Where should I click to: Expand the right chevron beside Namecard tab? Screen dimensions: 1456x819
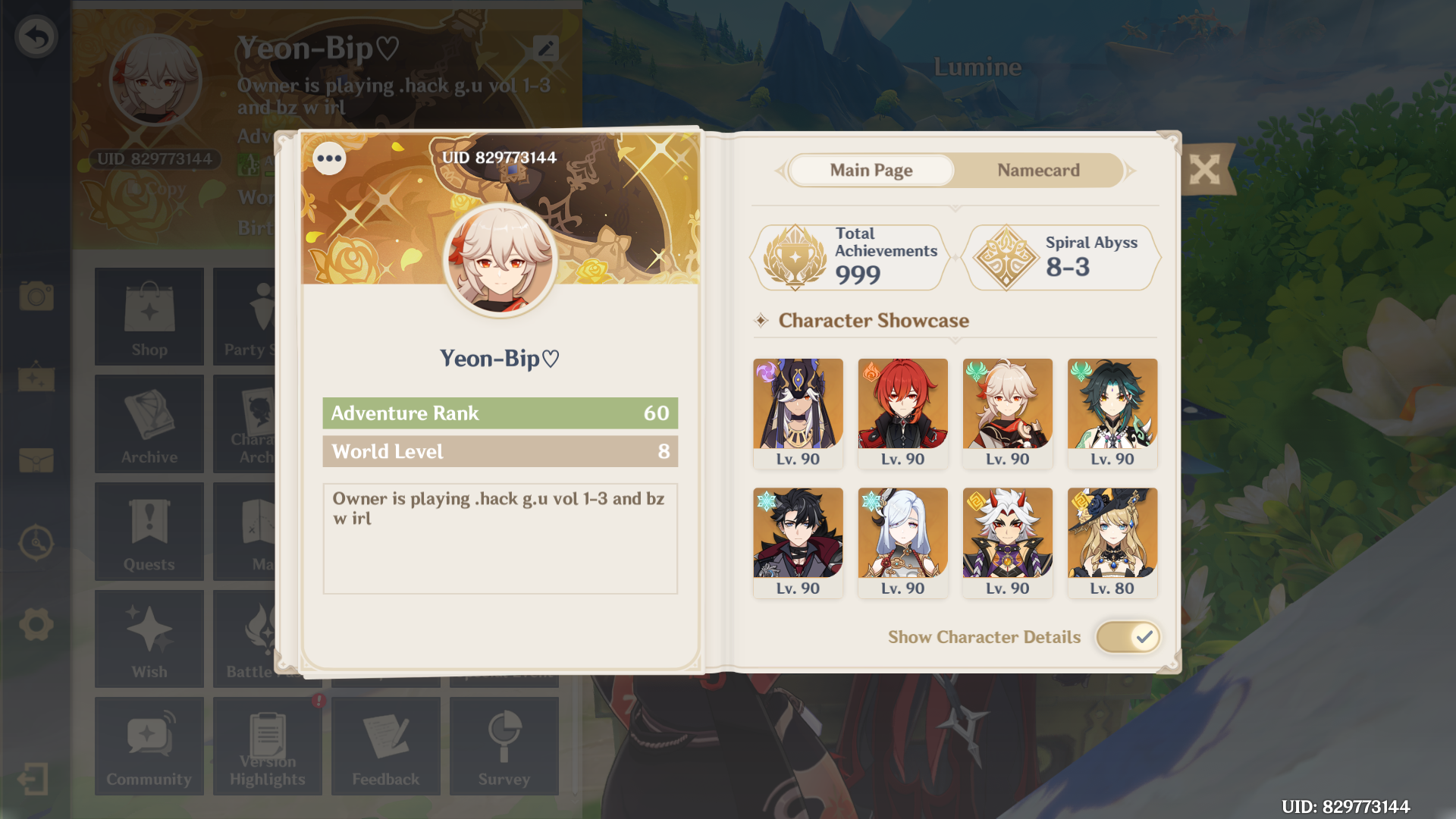click(x=1131, y=170)
